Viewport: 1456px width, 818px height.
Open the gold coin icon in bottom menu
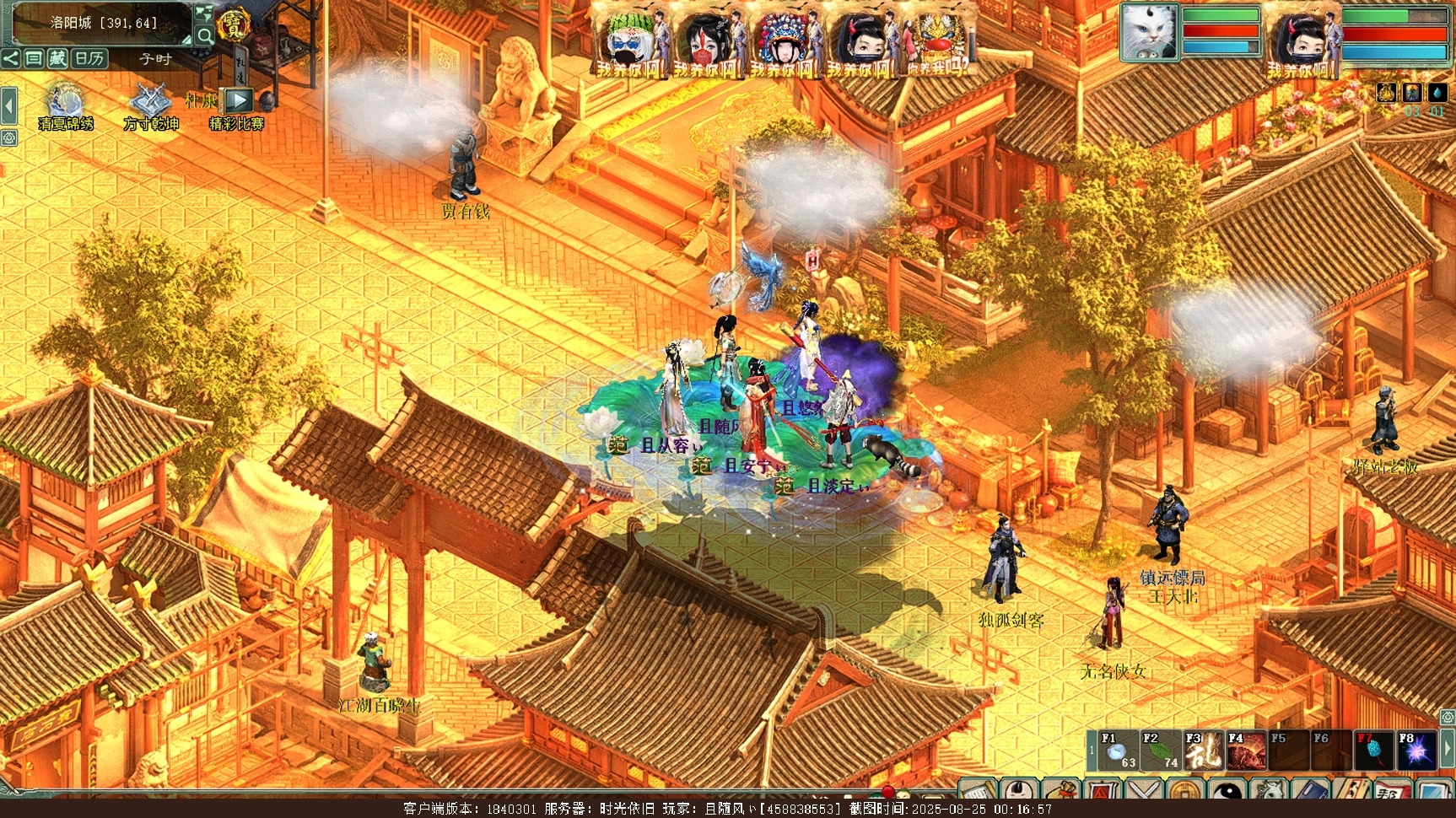1184,792
